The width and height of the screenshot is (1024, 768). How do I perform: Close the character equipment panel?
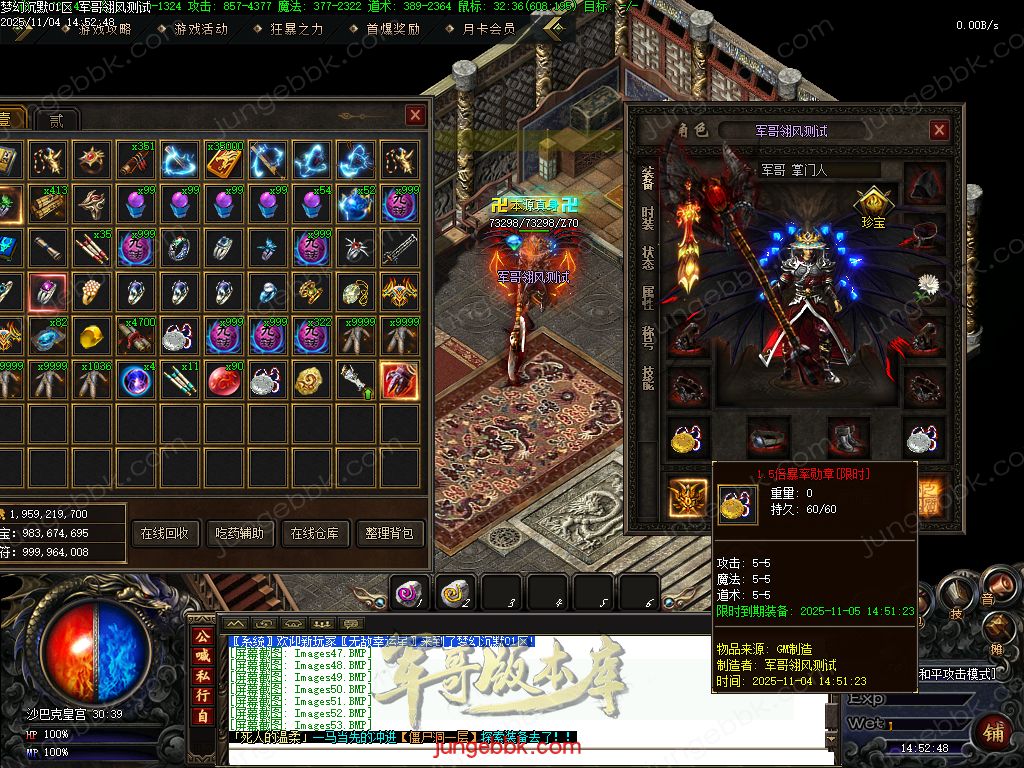(x=939, y=130)
